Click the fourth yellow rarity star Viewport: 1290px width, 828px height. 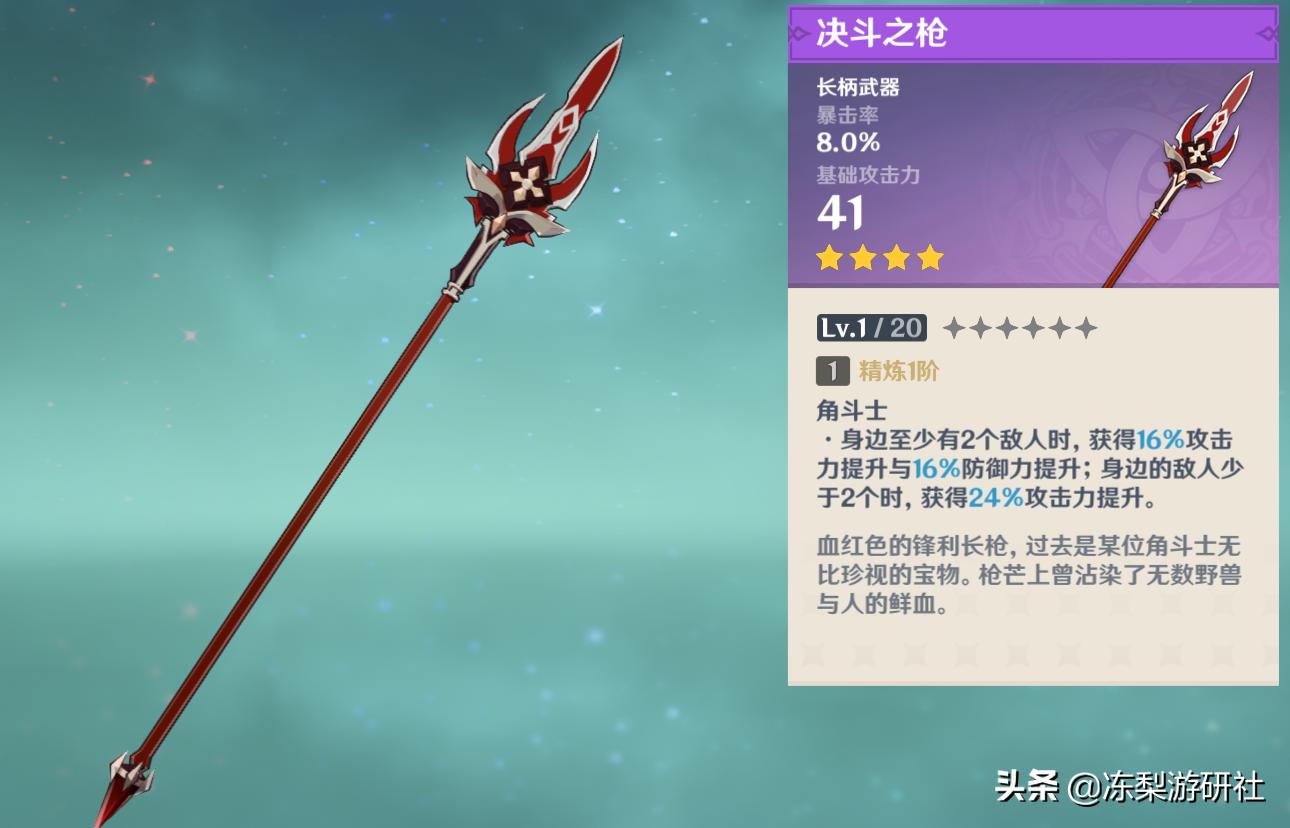click(x=930, y=258)
